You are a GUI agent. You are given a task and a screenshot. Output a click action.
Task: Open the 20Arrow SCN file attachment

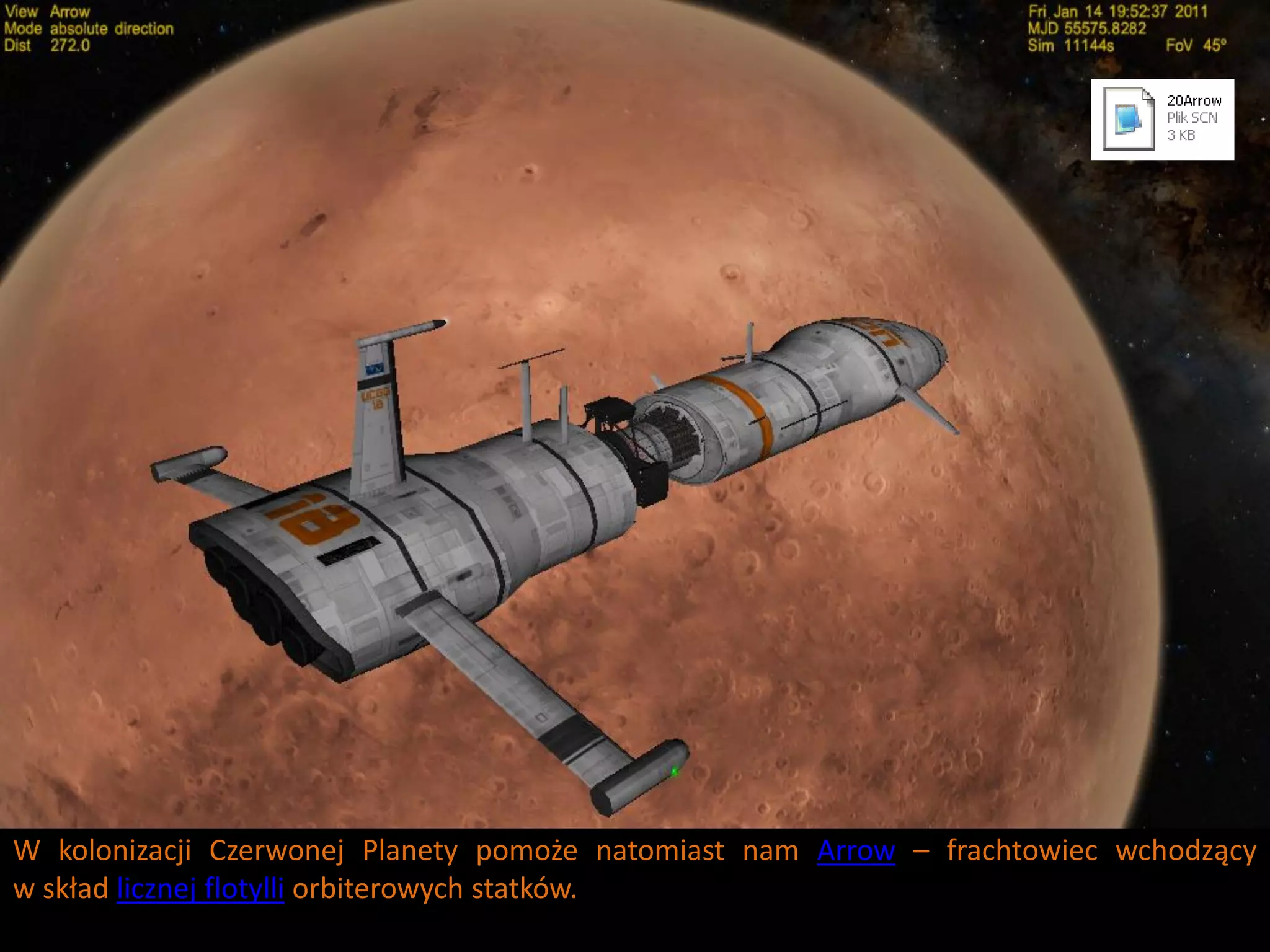1161,119
